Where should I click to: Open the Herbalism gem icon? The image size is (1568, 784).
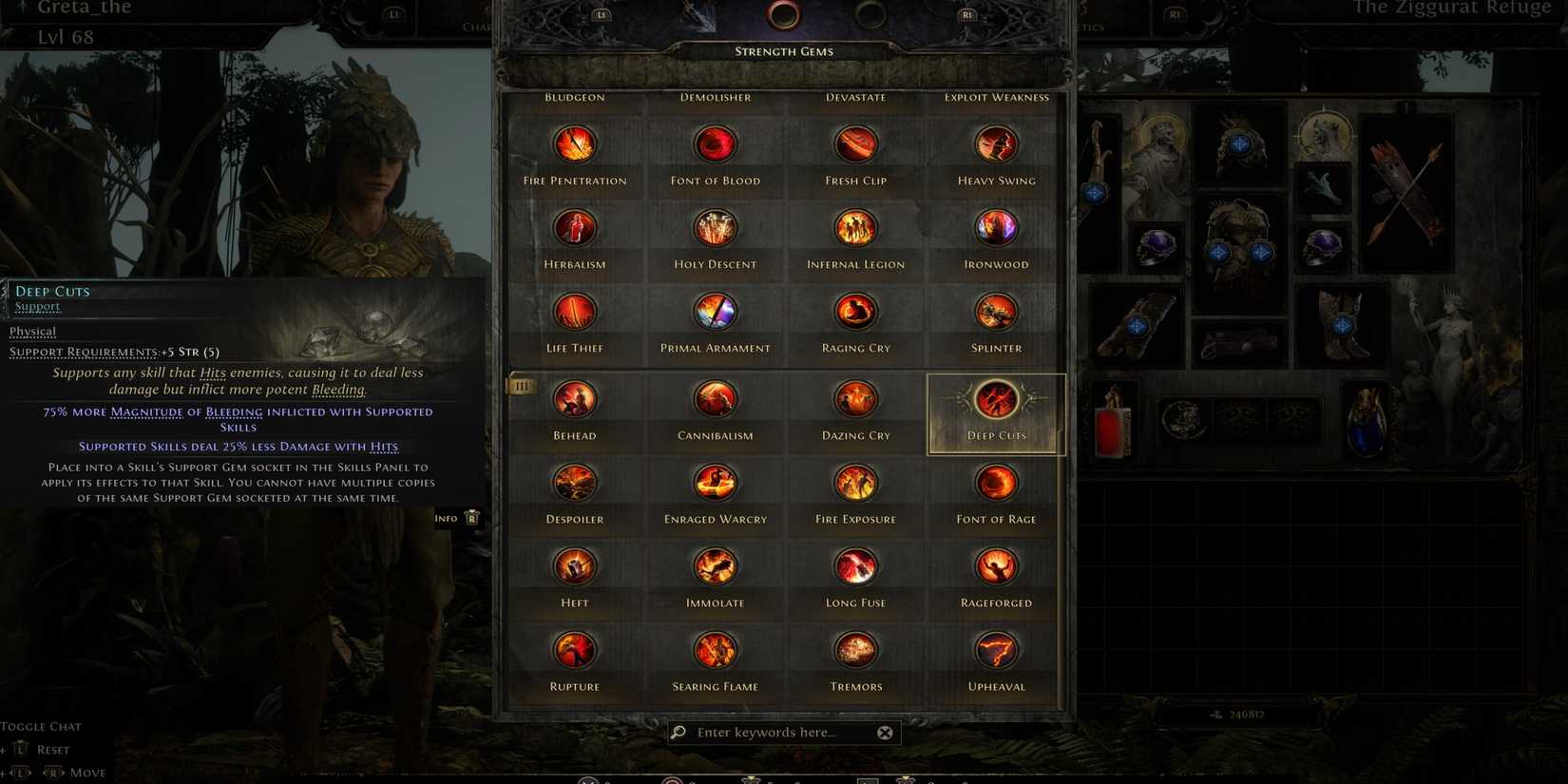pos(575,227)
